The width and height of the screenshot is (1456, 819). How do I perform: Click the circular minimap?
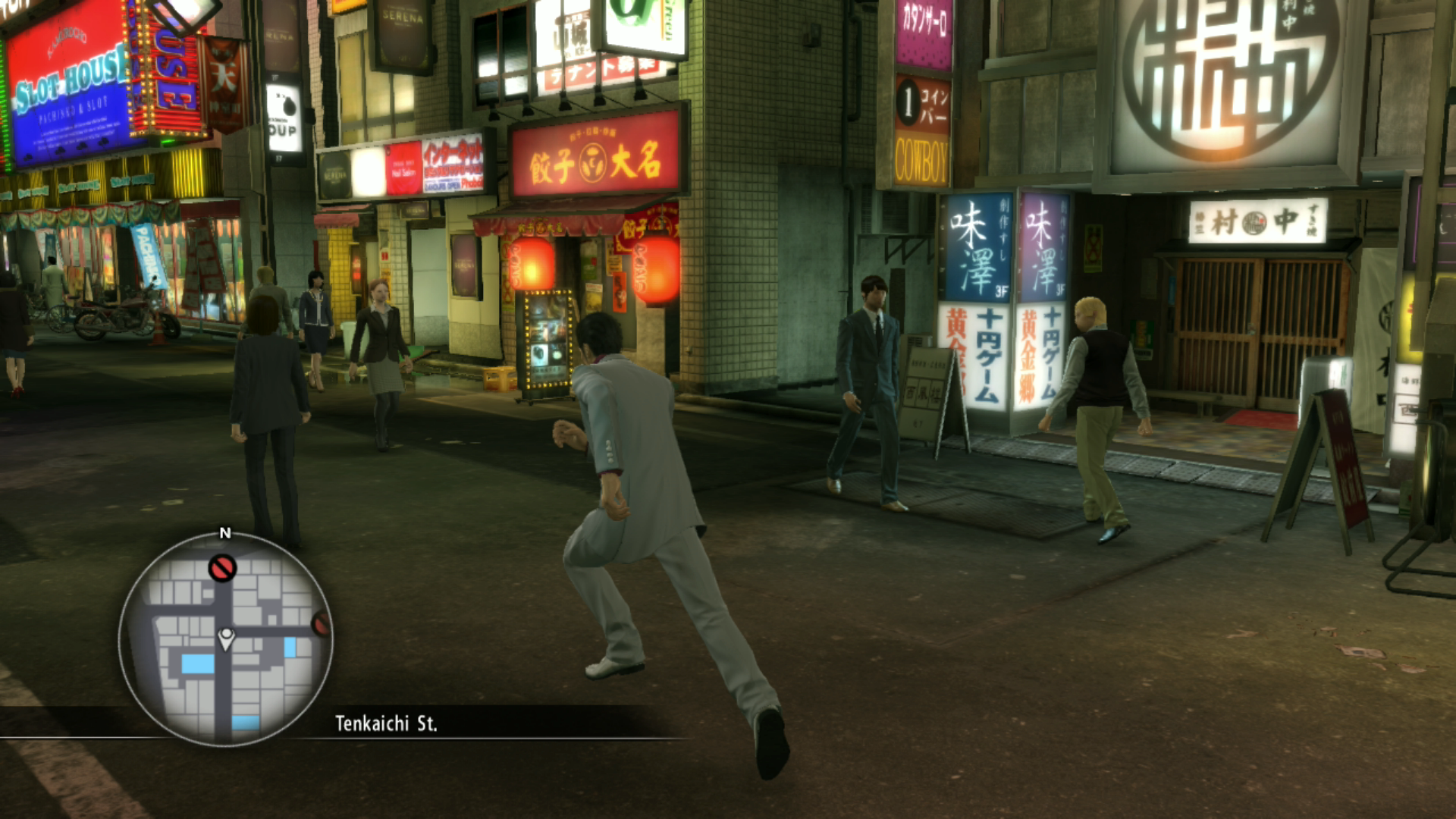[x=225, y=639]
